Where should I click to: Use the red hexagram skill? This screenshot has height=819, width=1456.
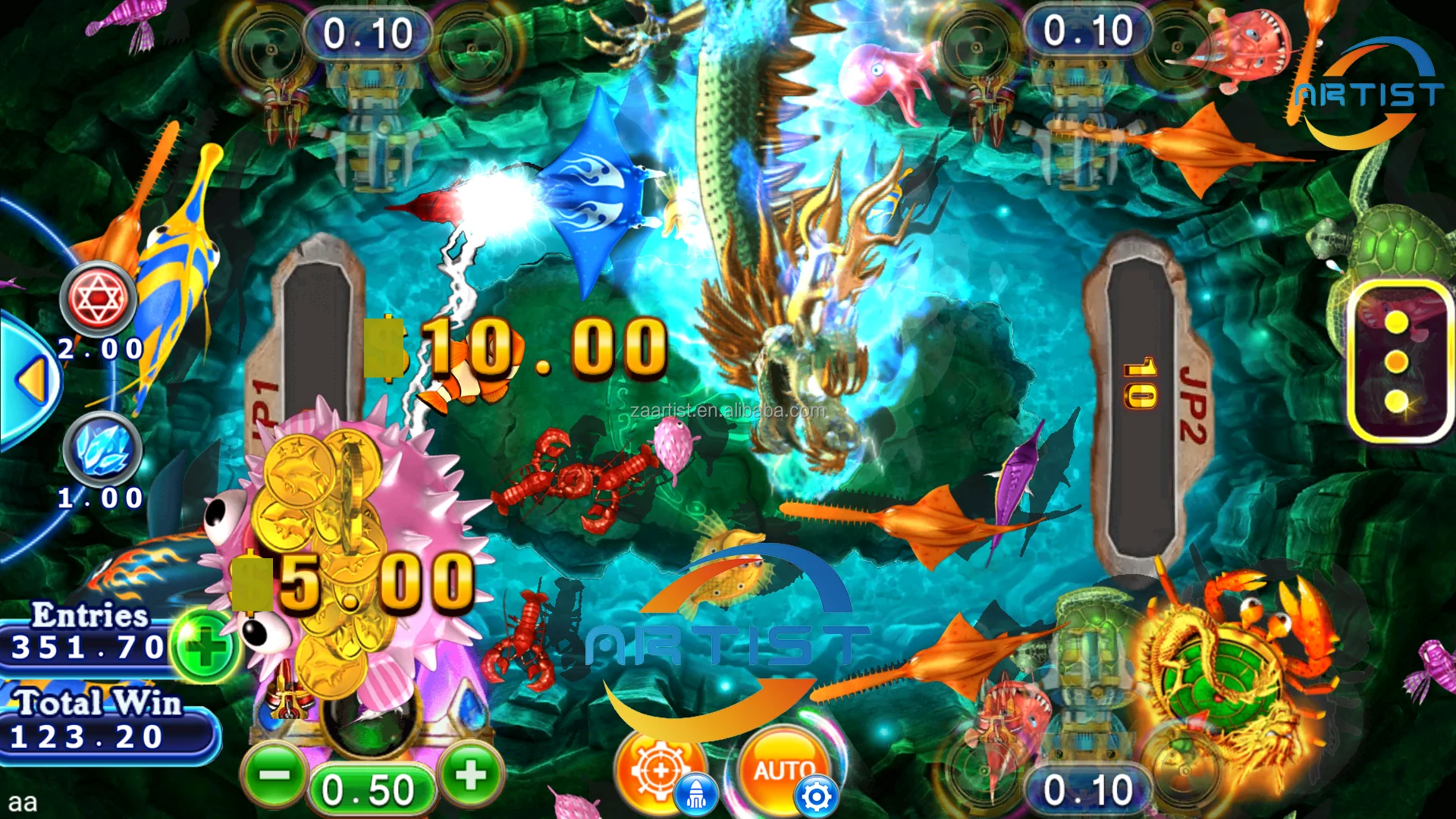[x=99, y=298]
